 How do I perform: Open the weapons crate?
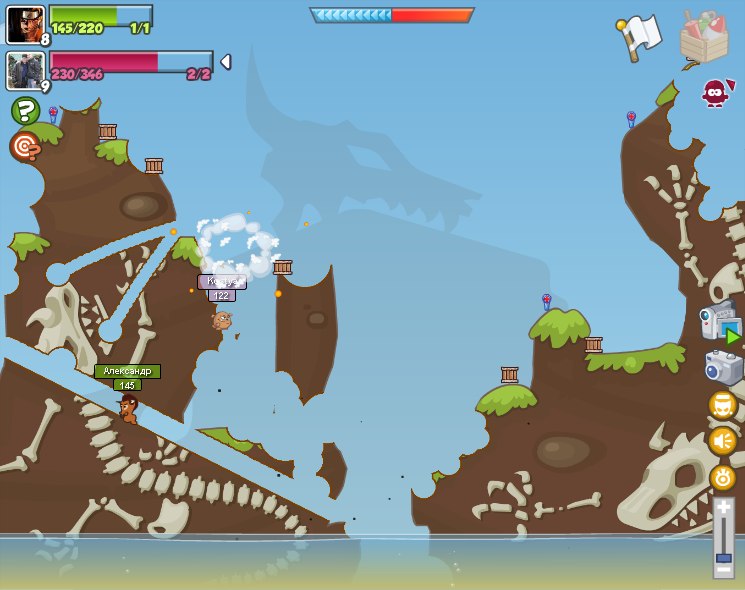(703, 38)
